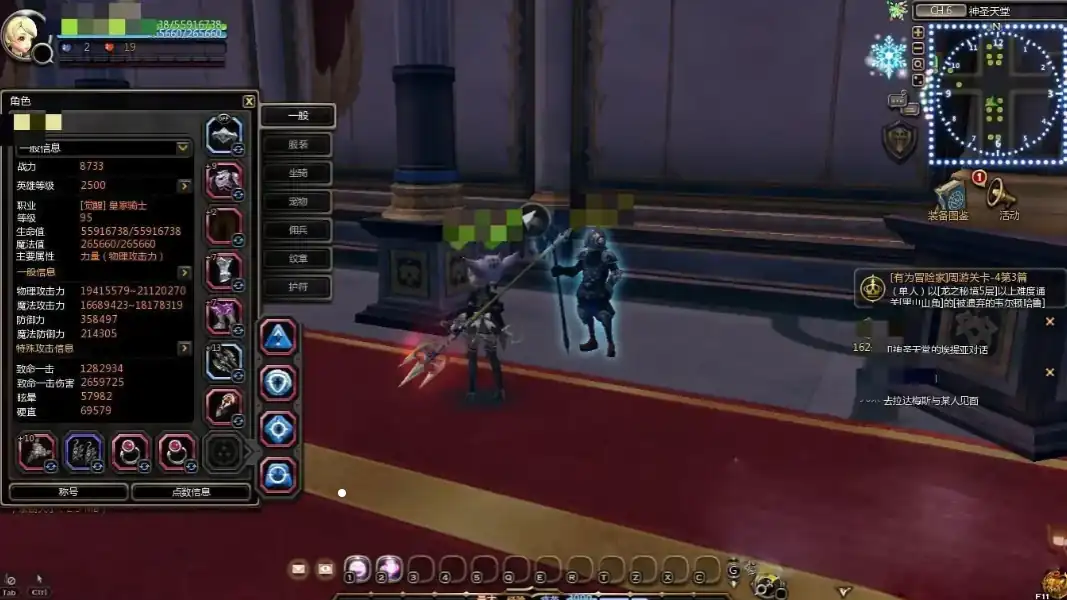Select the 宠物 pet tab
Image resolution: width=1067 pixels, height=600 pixels.
click(297, 202)
